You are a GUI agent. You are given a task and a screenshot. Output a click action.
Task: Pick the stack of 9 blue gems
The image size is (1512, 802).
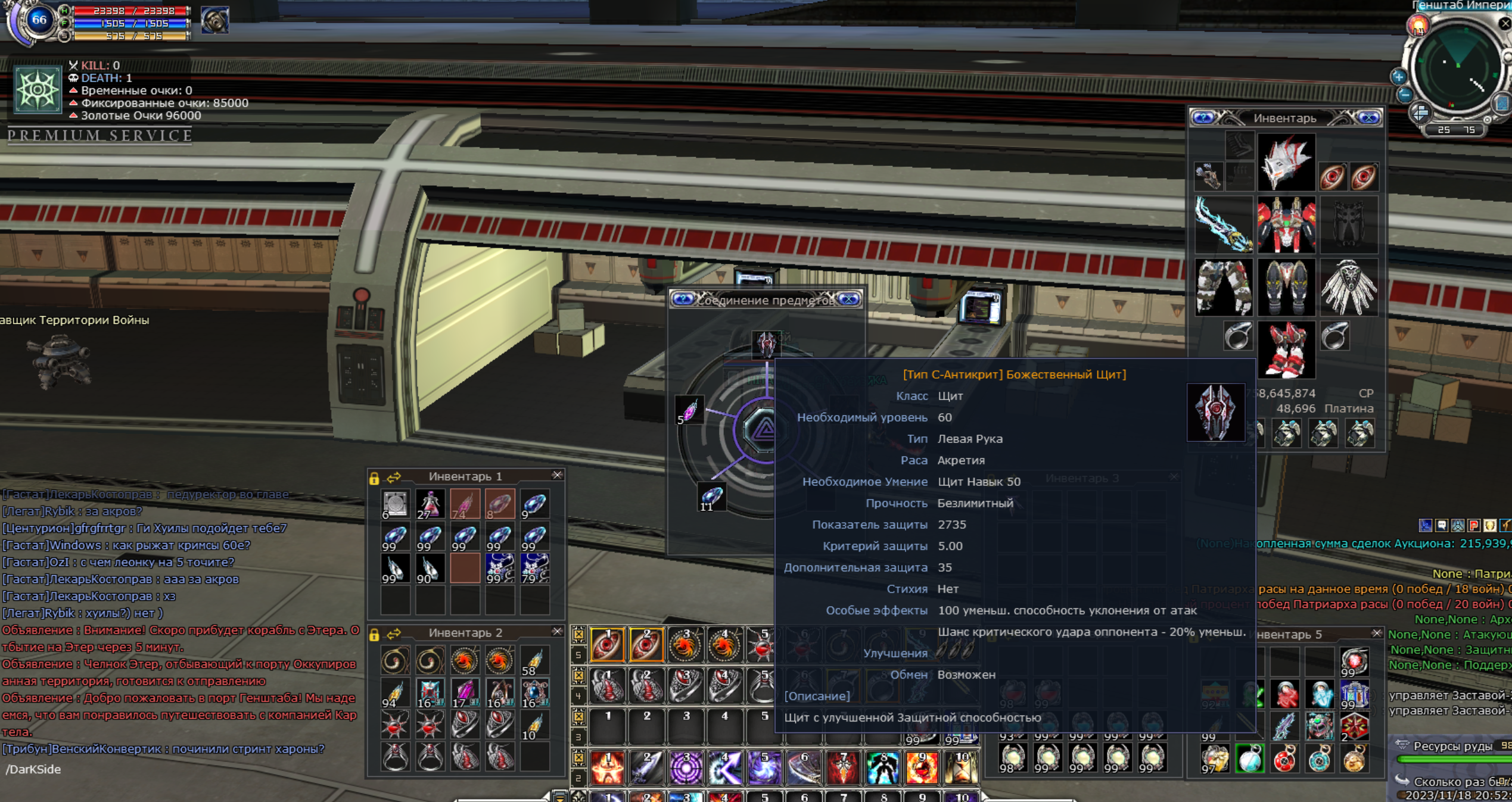tap(534, 504)
